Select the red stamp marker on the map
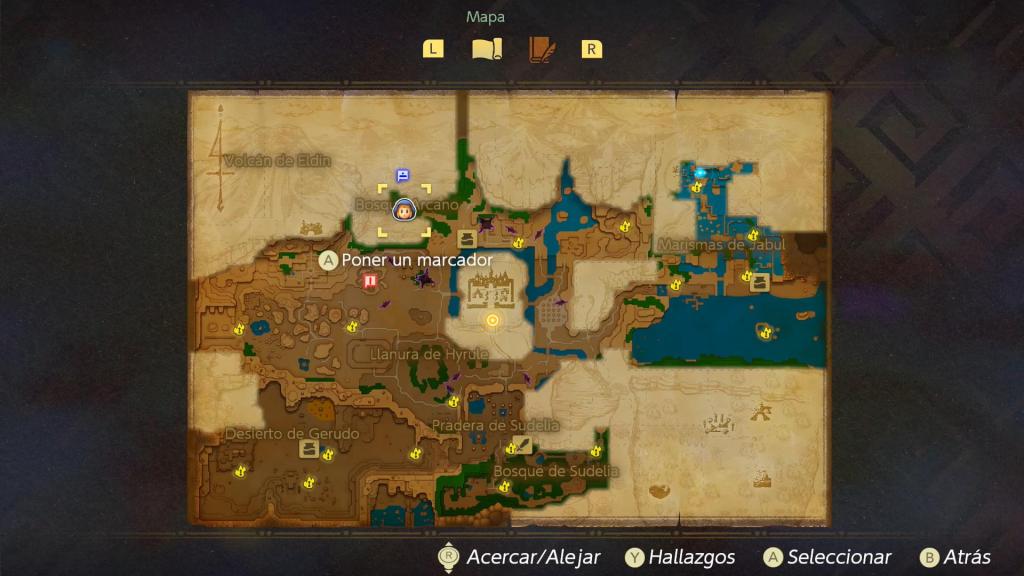1024x576 pixels. click(370, 282)
